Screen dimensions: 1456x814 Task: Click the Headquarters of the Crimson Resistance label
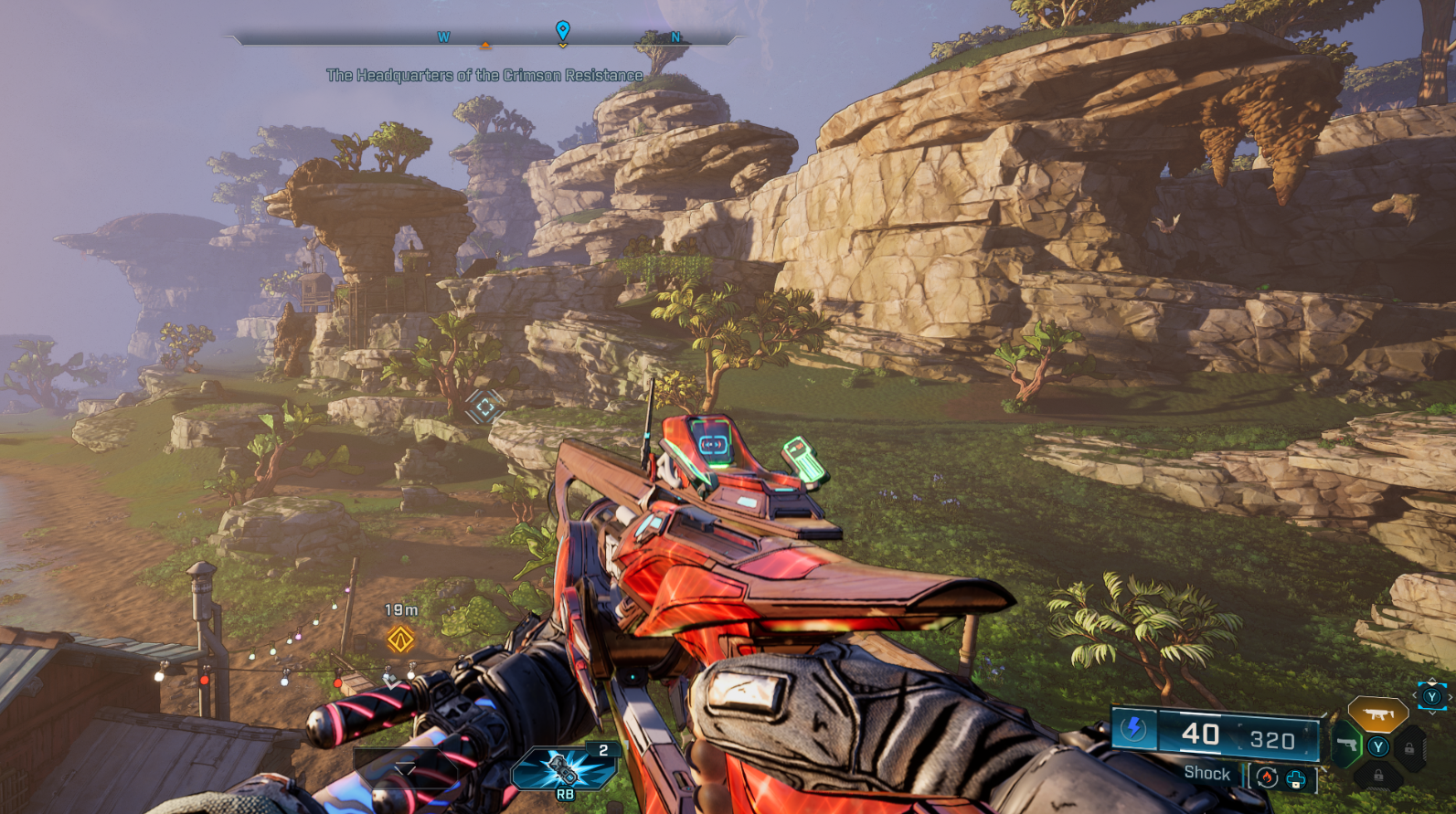(484, 75)
